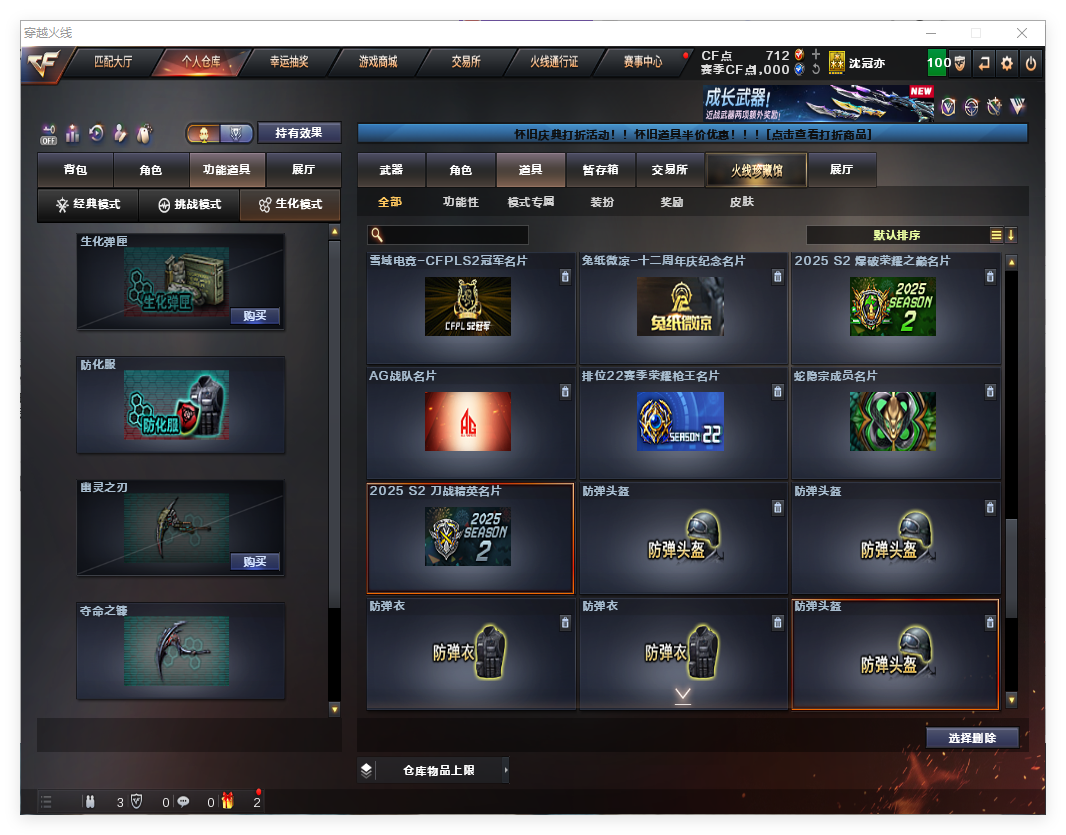Close the game window

click(1023, 33)
